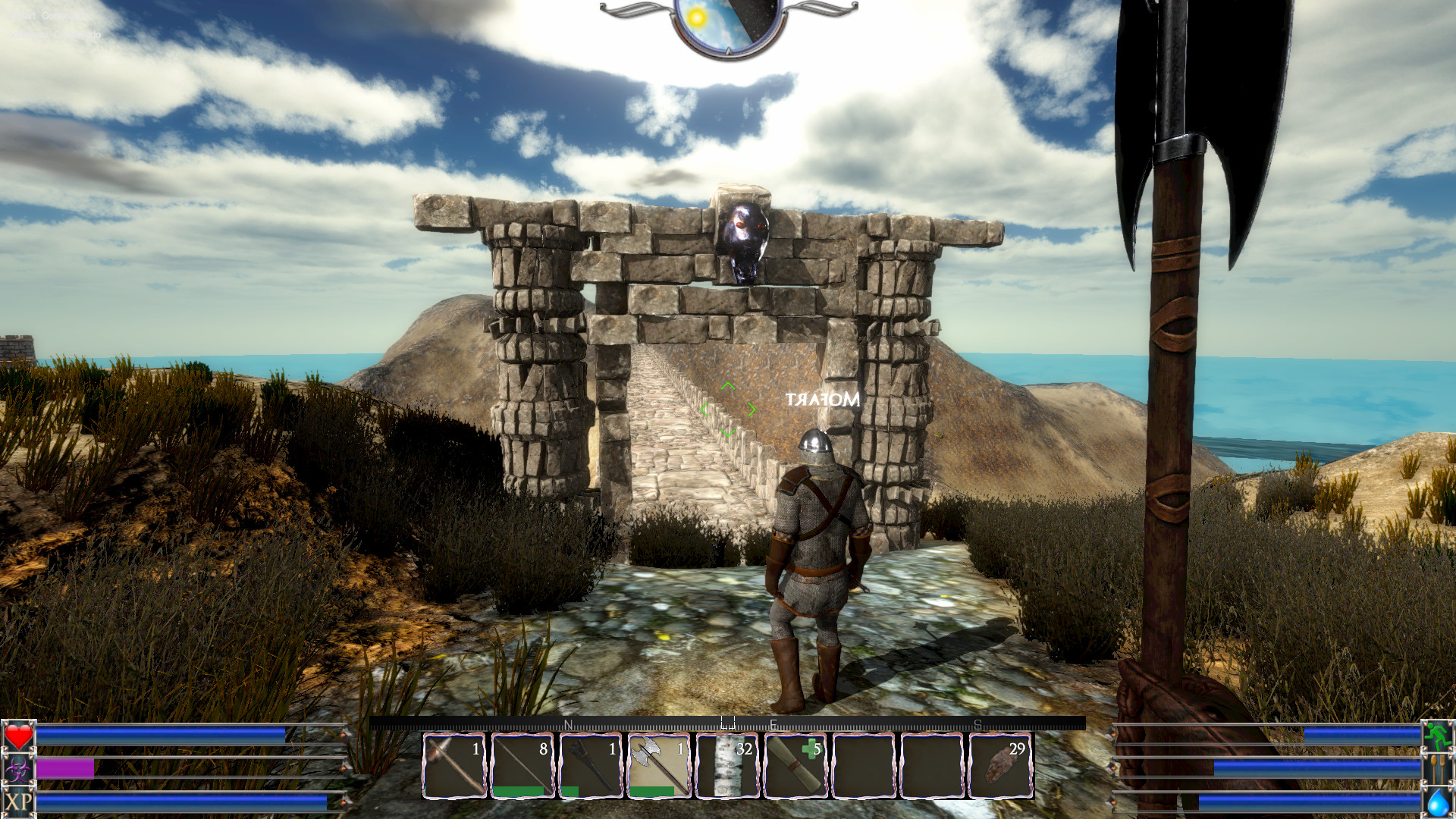Click the XP label next to experience bar

pos(17,802)
